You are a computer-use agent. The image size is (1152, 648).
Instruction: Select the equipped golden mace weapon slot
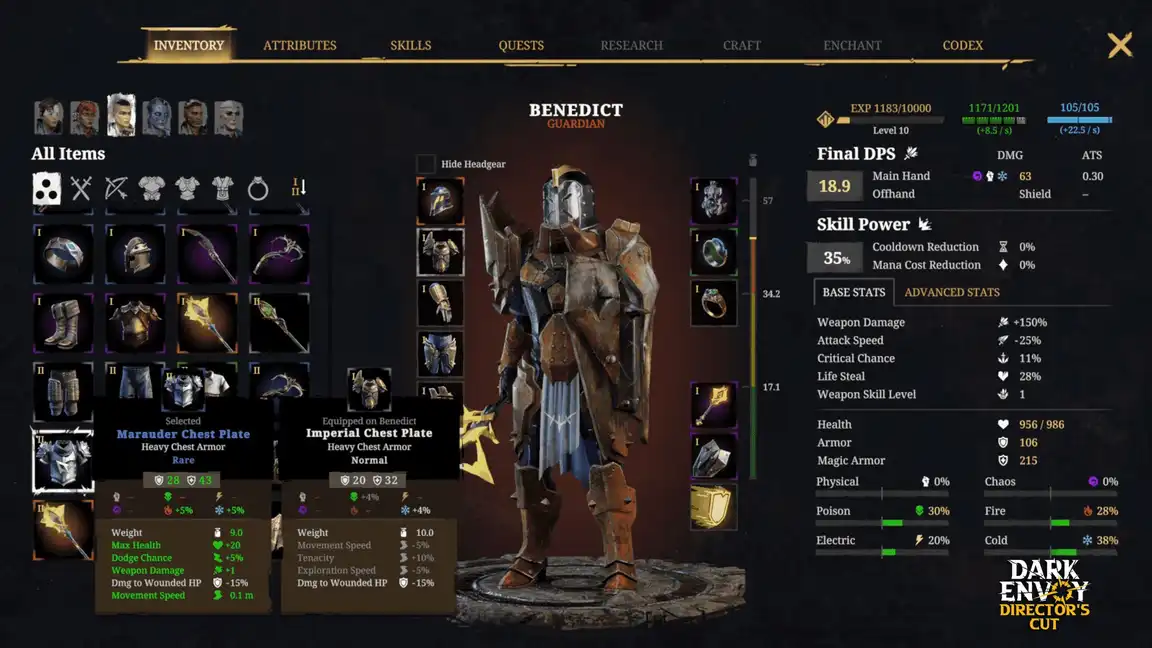713,404
